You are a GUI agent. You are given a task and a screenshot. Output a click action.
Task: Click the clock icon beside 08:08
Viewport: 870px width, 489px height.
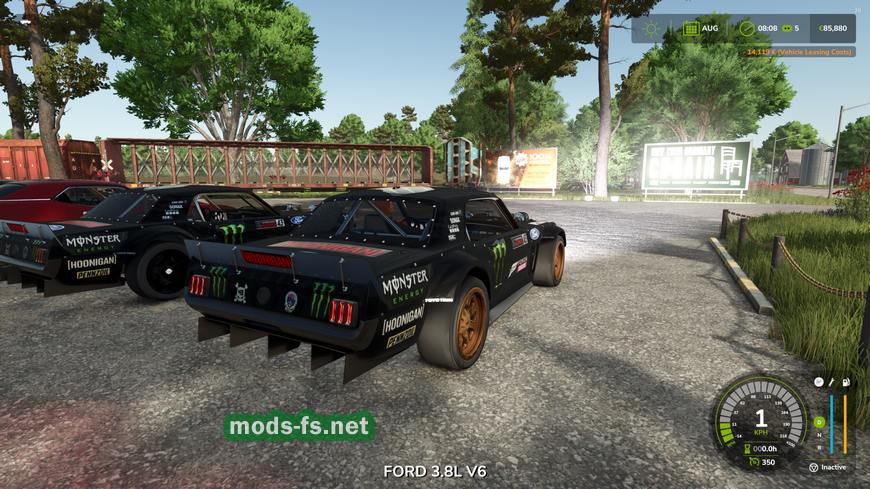tap(747, 29)
